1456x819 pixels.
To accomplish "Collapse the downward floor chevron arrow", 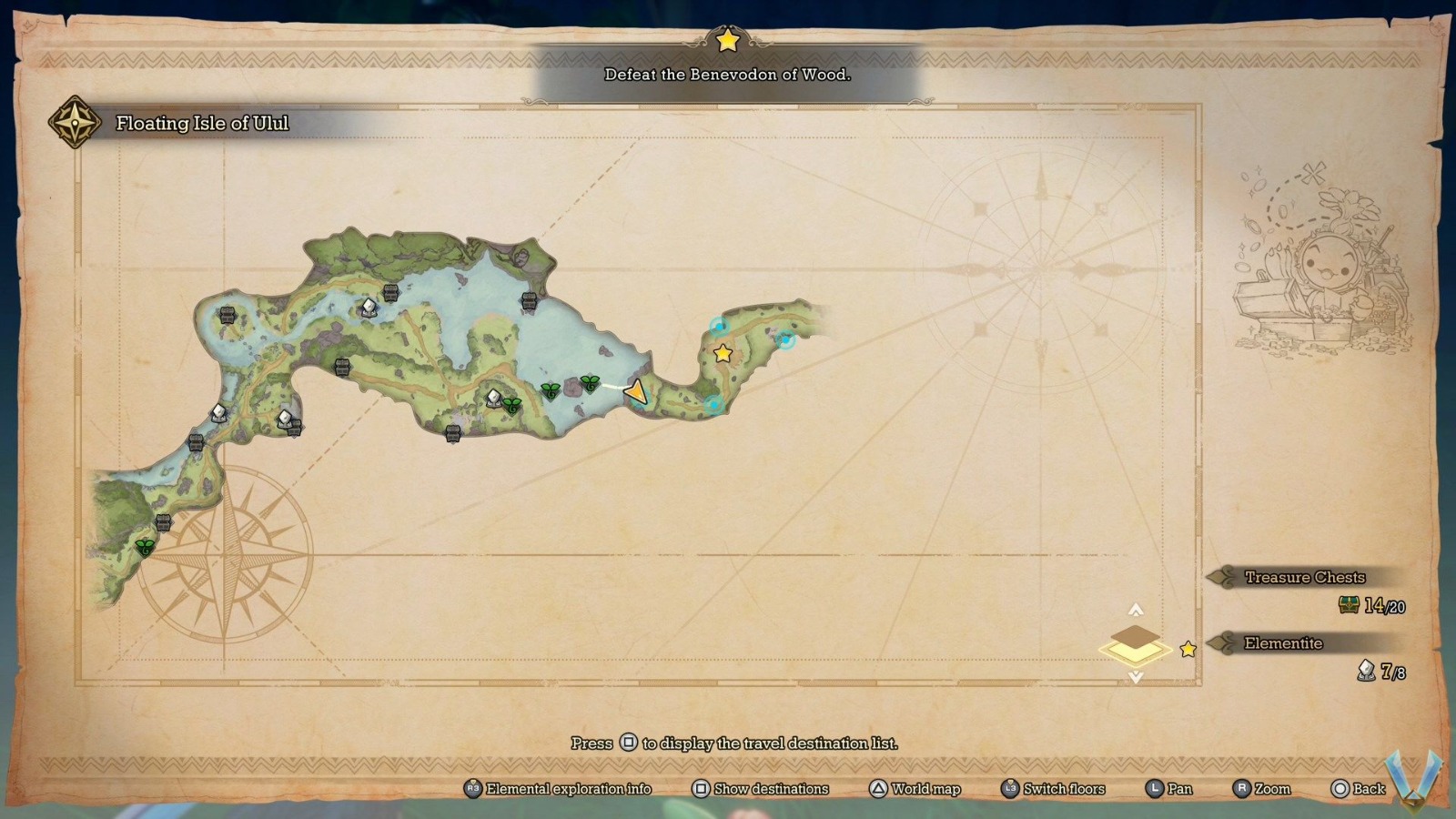I will point(1135,676).
